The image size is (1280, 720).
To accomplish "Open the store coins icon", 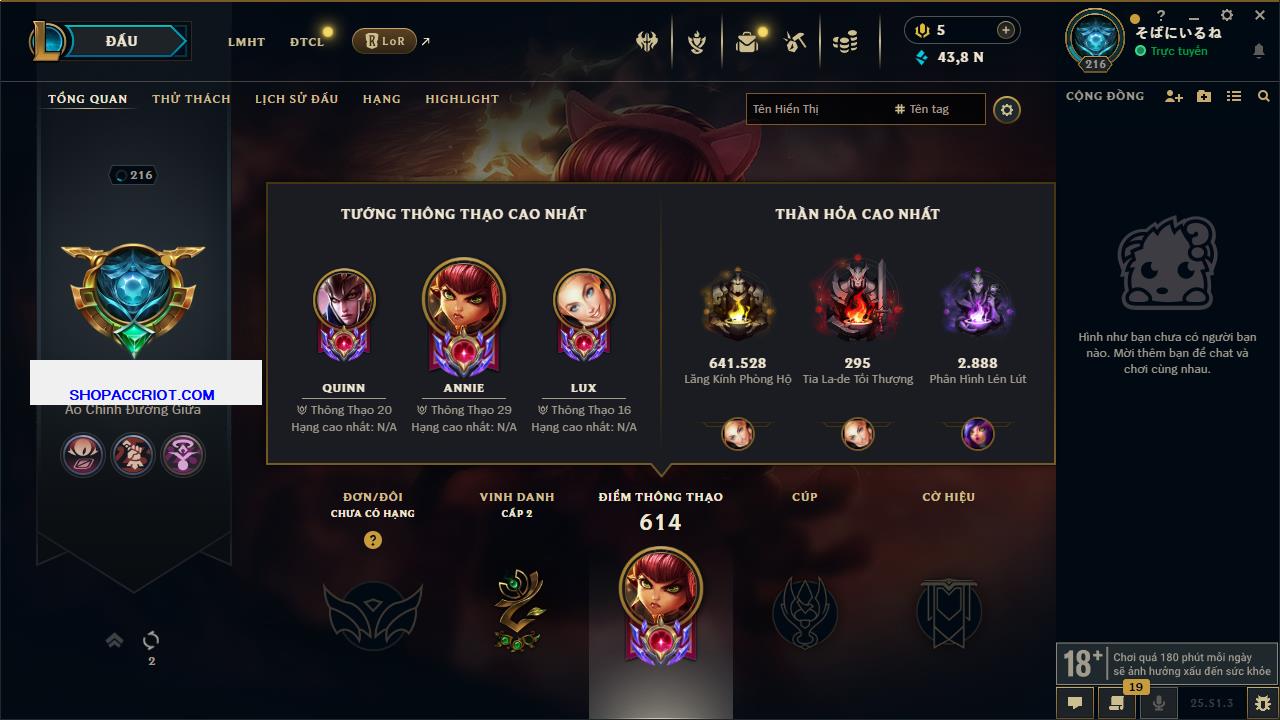I will [845, 42].
